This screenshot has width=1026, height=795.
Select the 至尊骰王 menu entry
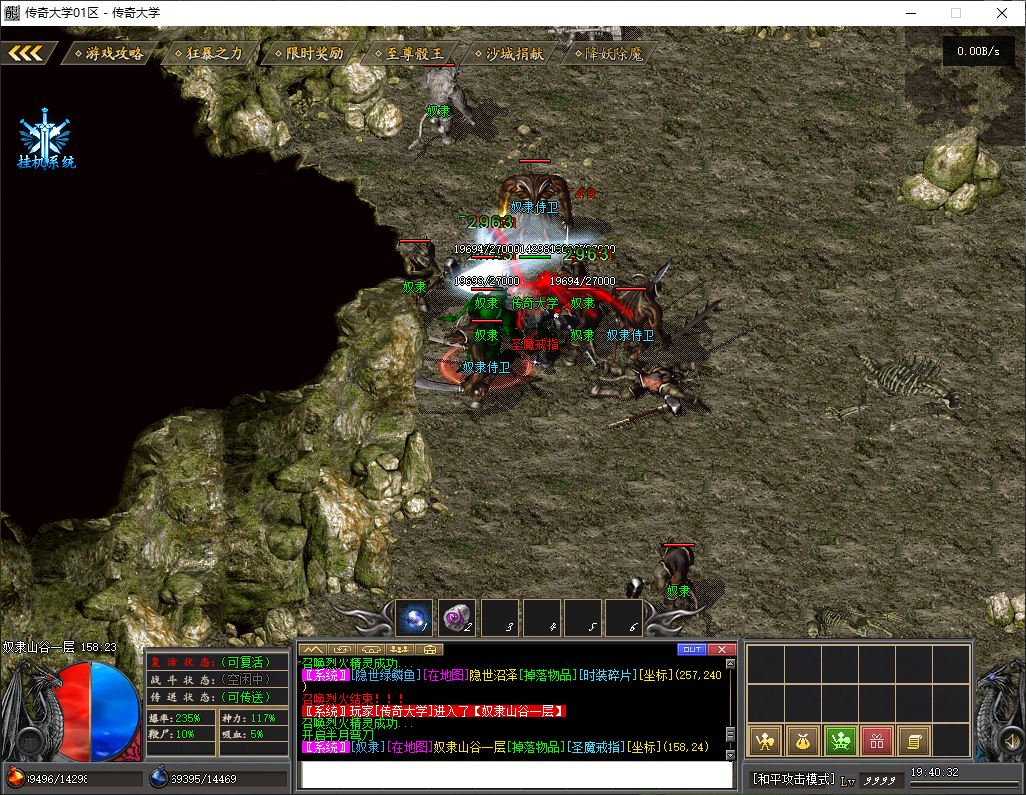409,53
